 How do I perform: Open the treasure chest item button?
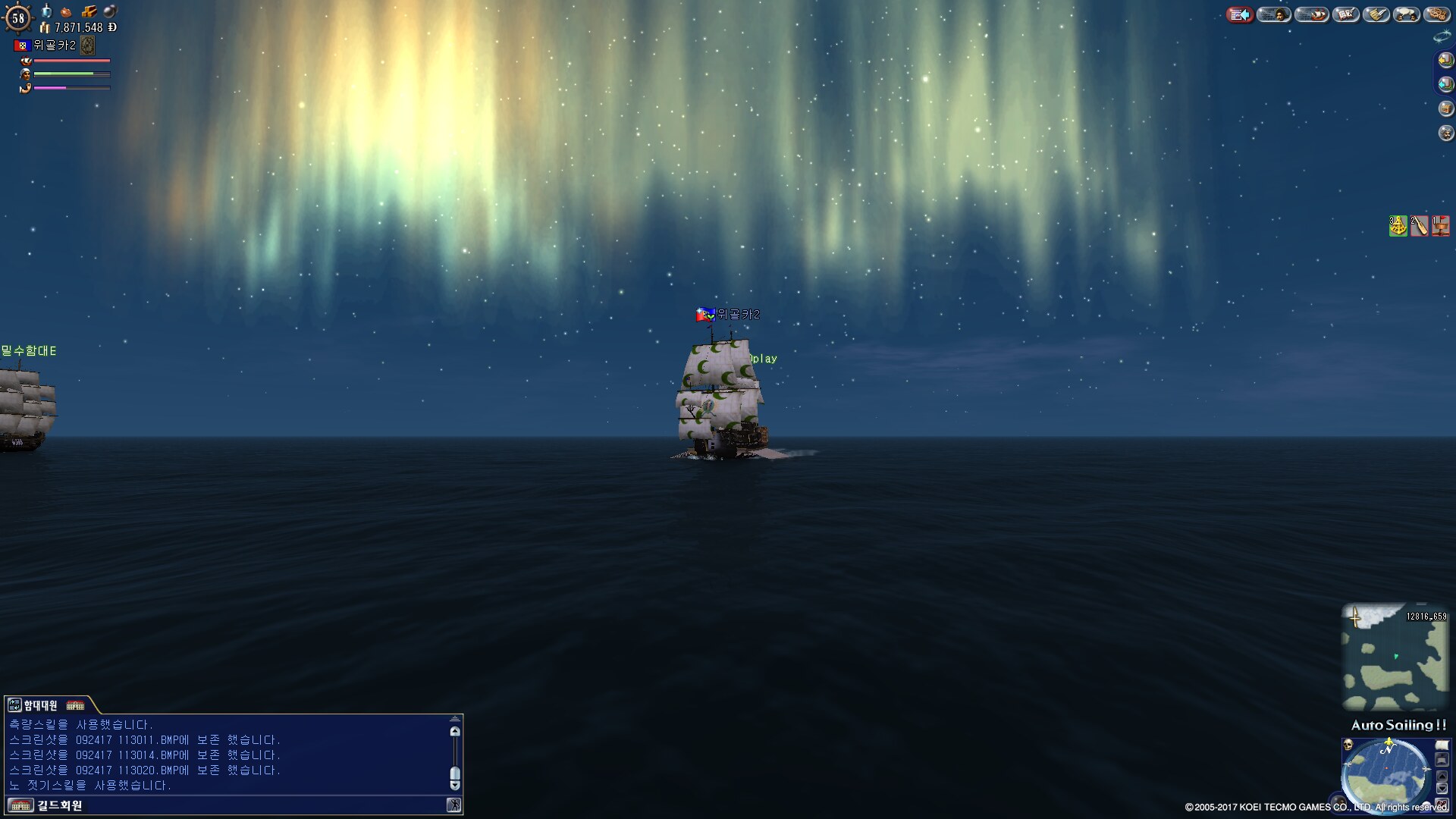[1445, 108]
